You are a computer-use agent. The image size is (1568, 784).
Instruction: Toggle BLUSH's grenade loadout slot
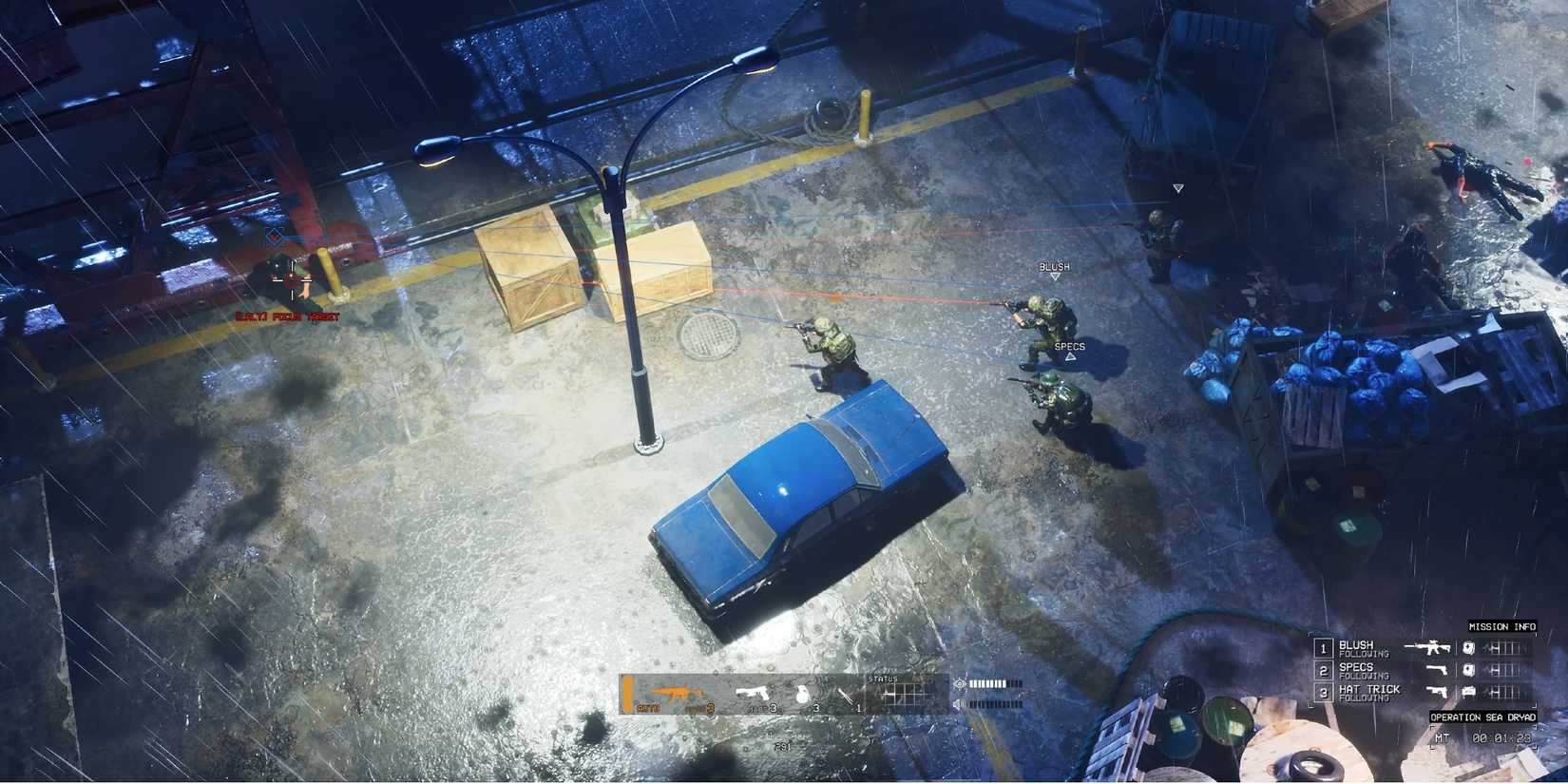point(1468,648)
